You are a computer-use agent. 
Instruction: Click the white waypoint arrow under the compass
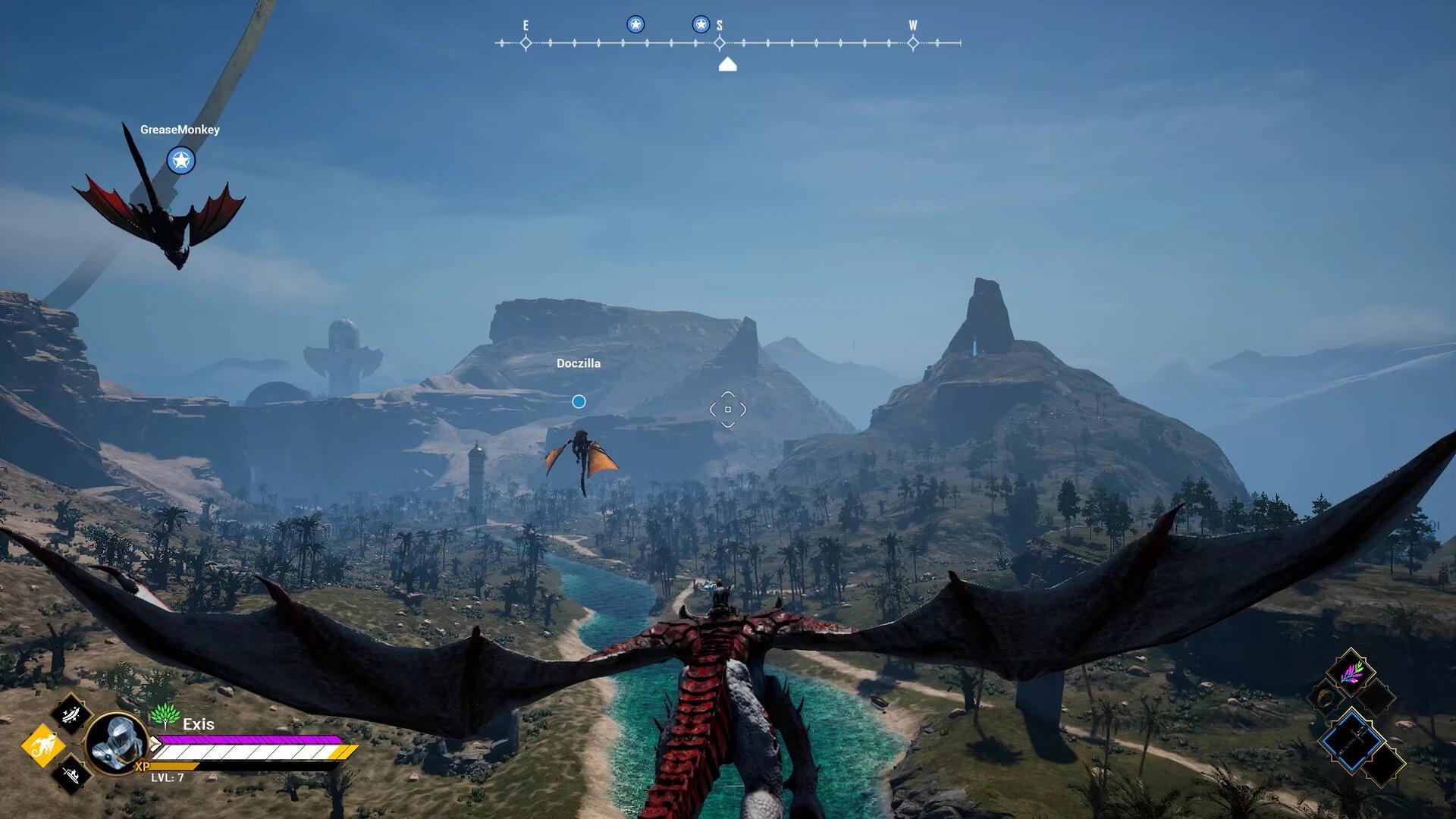point(727,65)
